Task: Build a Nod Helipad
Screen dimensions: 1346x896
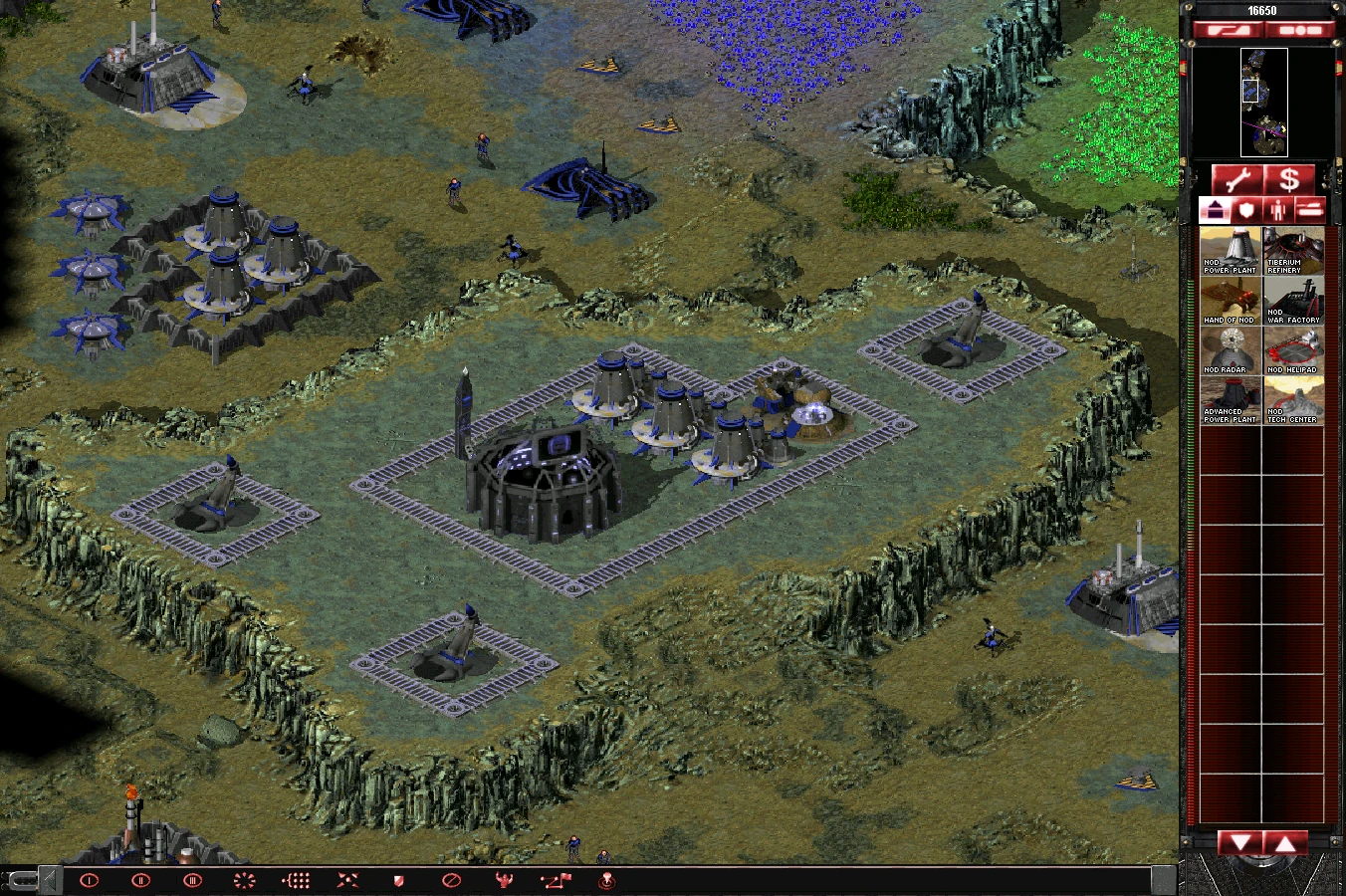Action: (x=1292, y=350)
